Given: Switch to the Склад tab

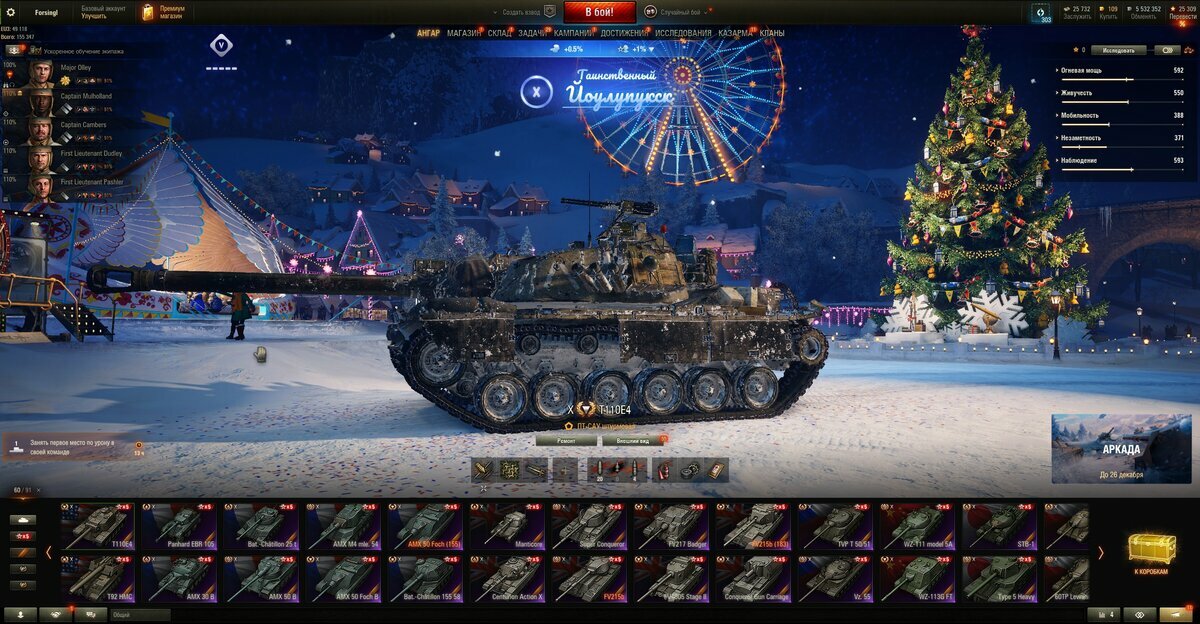Looking at the screenshot, I should coord(500,33).
